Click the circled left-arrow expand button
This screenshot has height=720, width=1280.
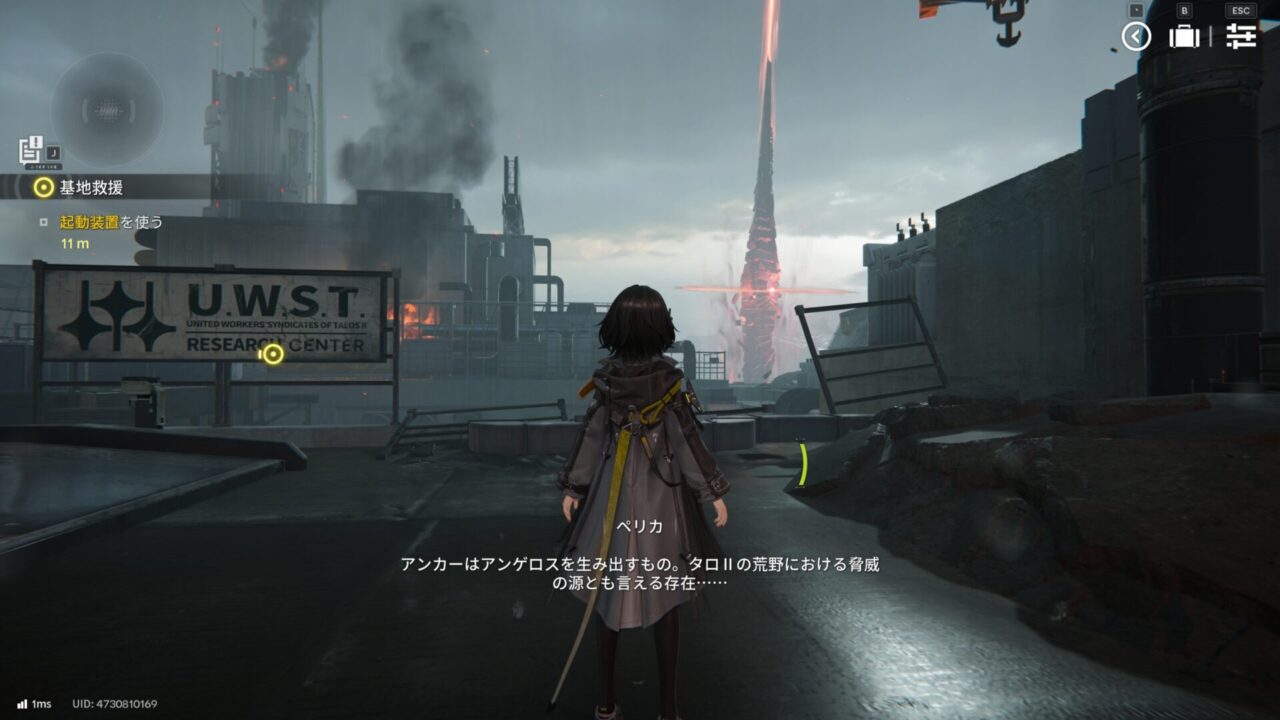[x=1136, y=37]
